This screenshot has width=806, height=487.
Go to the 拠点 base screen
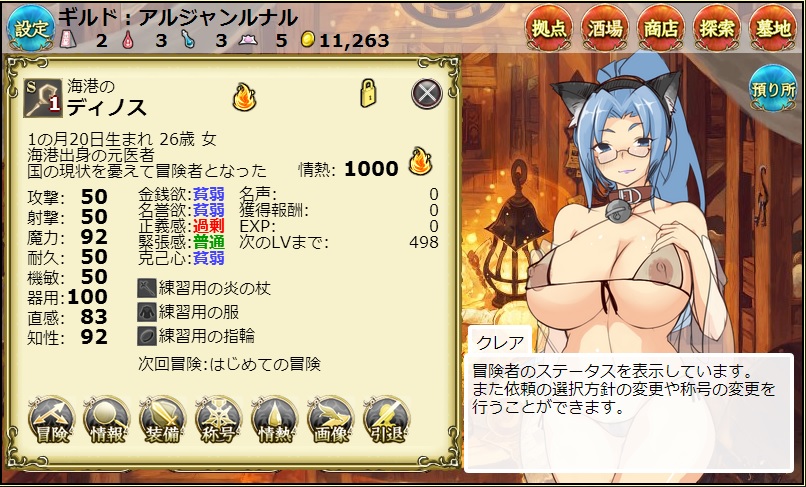(x=552, y=28)
